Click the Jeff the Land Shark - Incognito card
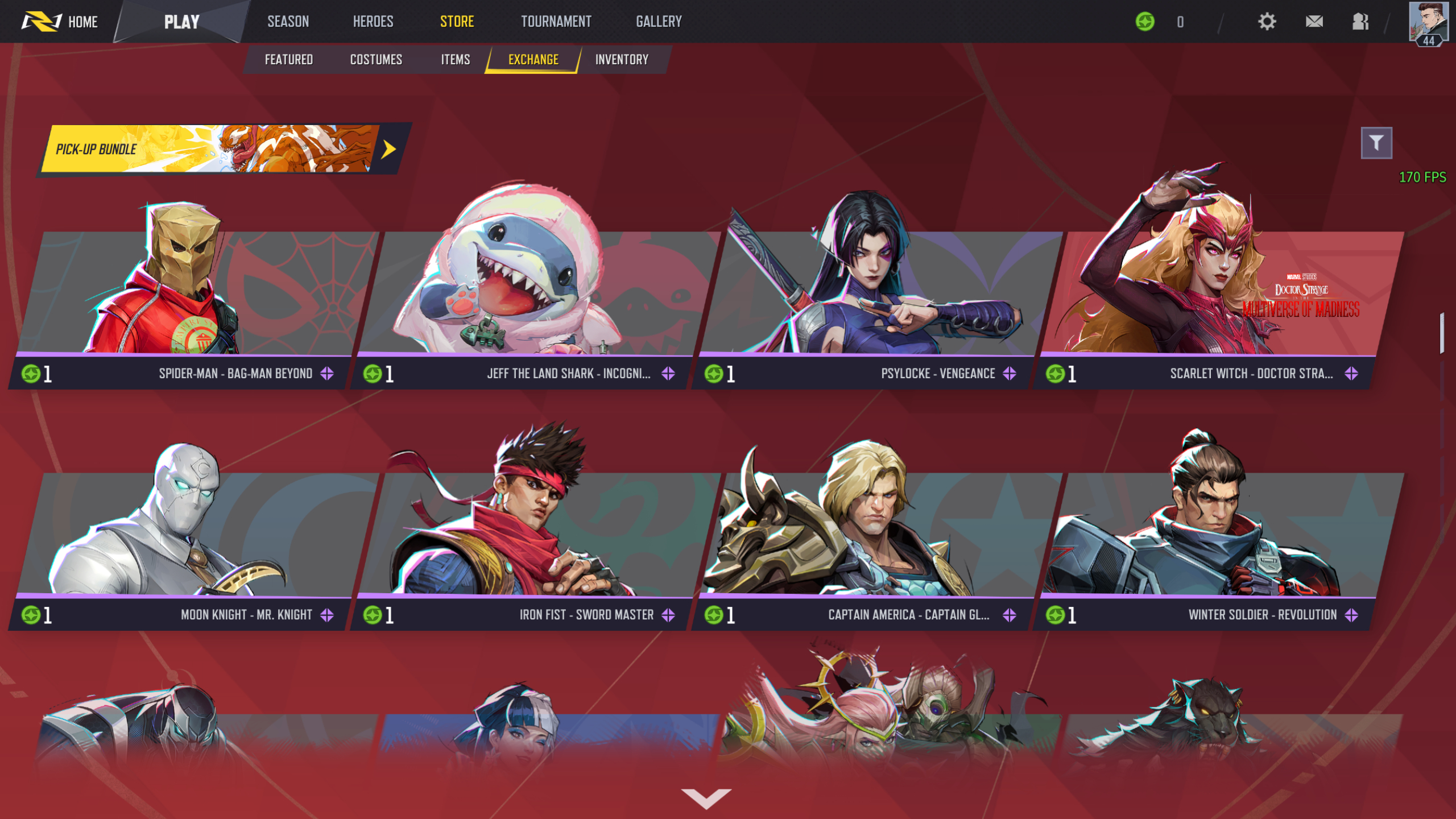This screenshot has width=1456, height=819. 523,296
